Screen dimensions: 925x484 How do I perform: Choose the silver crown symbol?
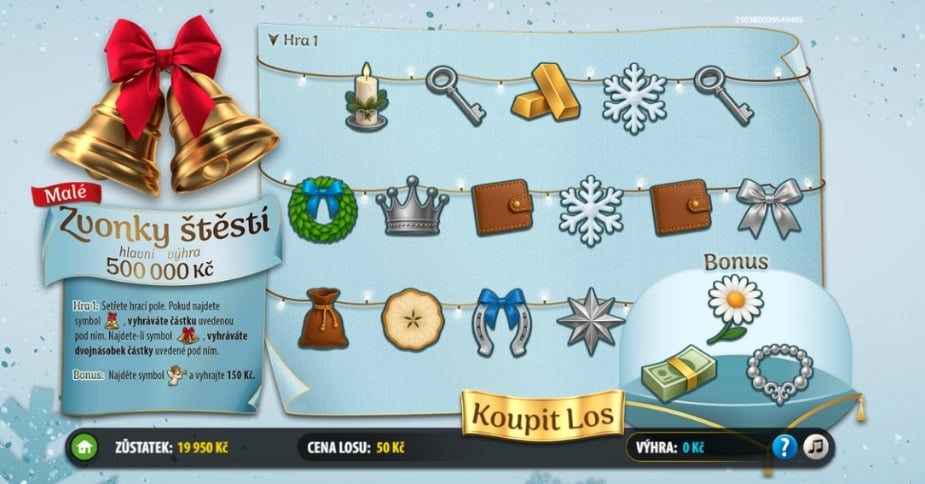click(411, 205)
